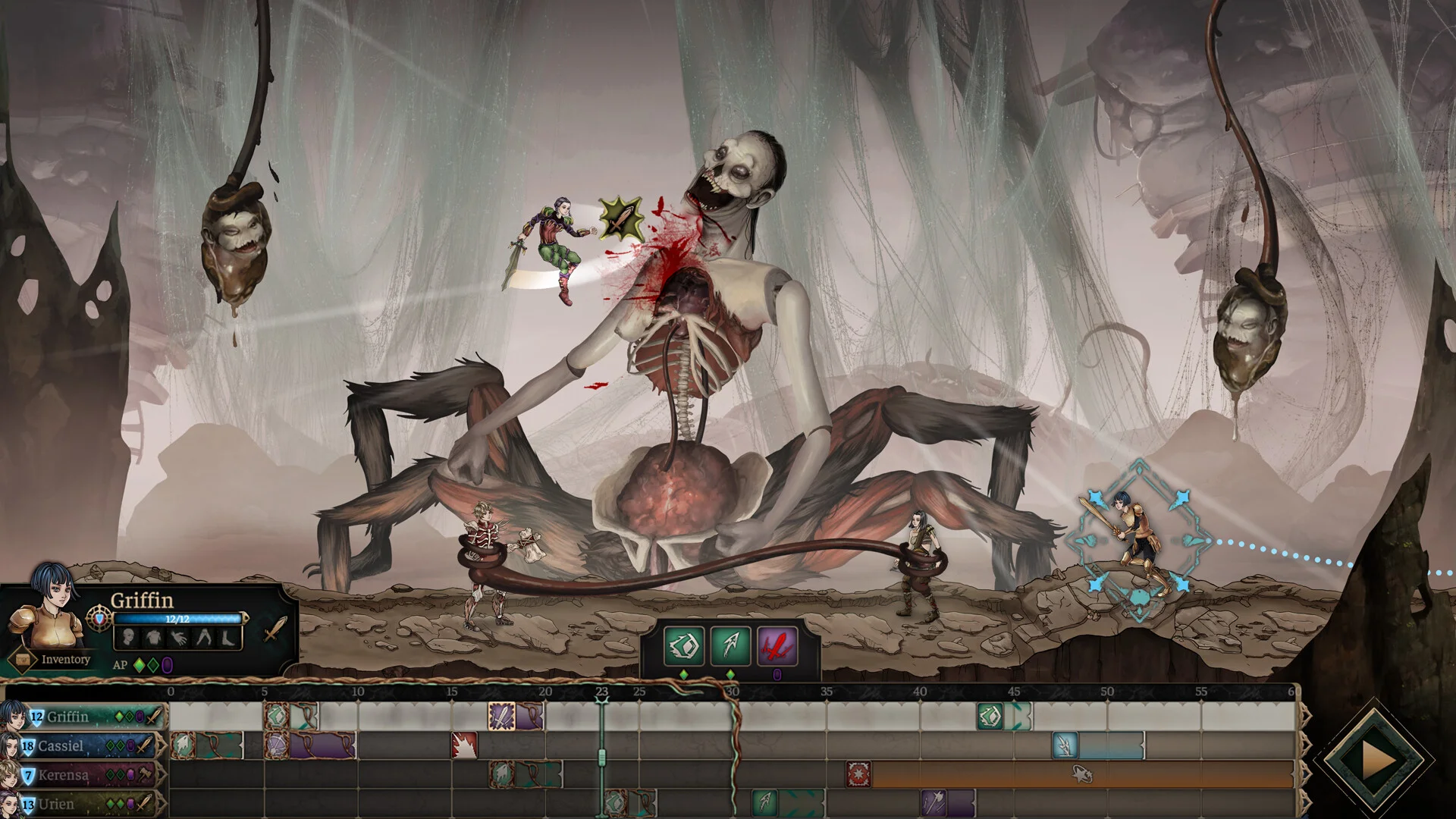
Task: Activate the purple red-sword ability
Action: (777, 645)
